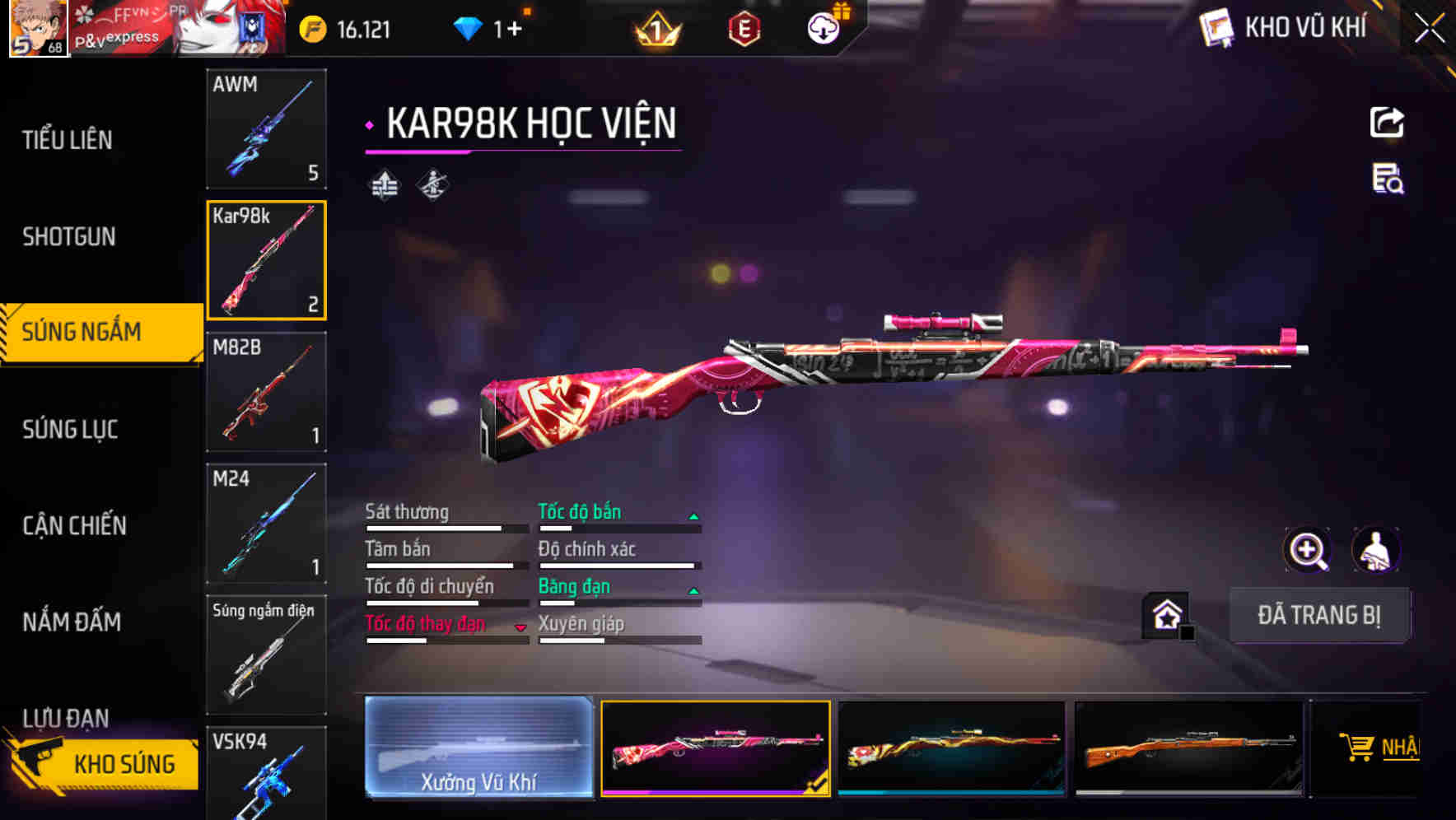Open Xưởng Vũ Khí at the bottom
The width and height of the screenshot is (1456, 820).
(x=480, y=748)
